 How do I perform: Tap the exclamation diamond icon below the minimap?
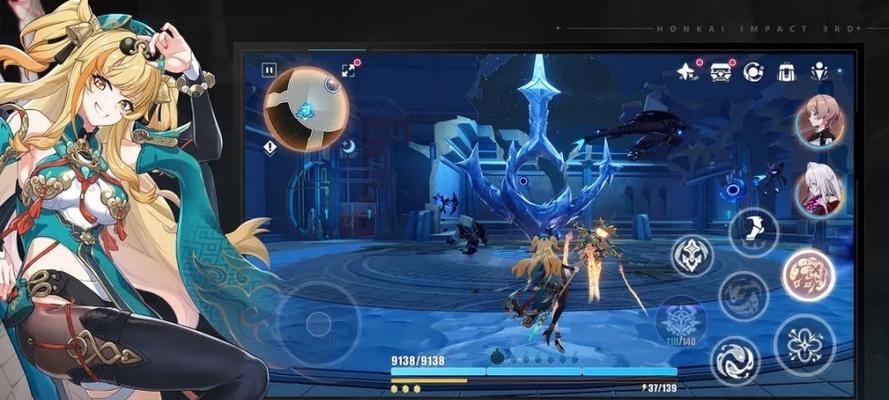[270, 147]
